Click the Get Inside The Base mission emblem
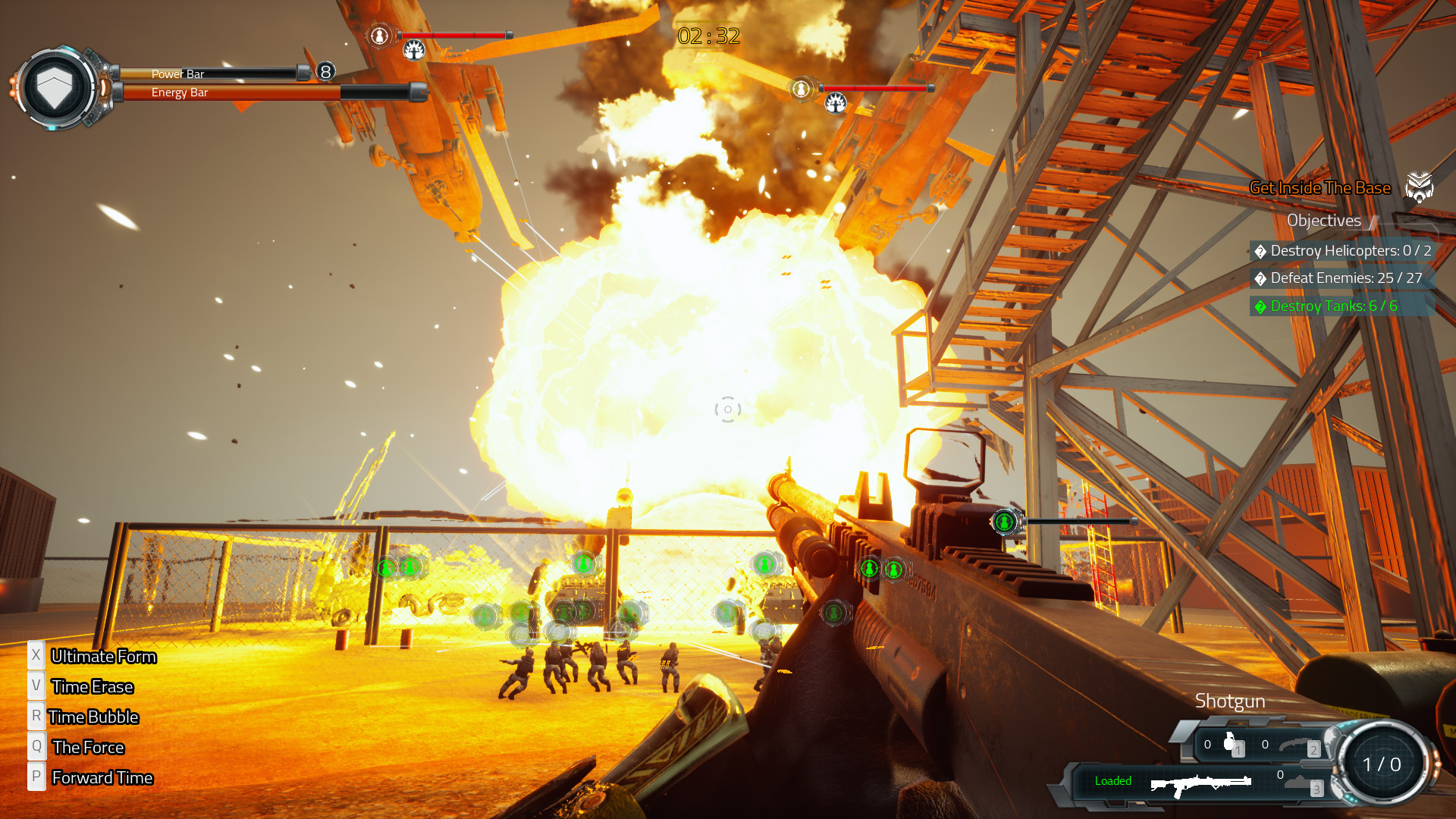Screen dimensions: 1456x819 click(x=1419, y=187)
